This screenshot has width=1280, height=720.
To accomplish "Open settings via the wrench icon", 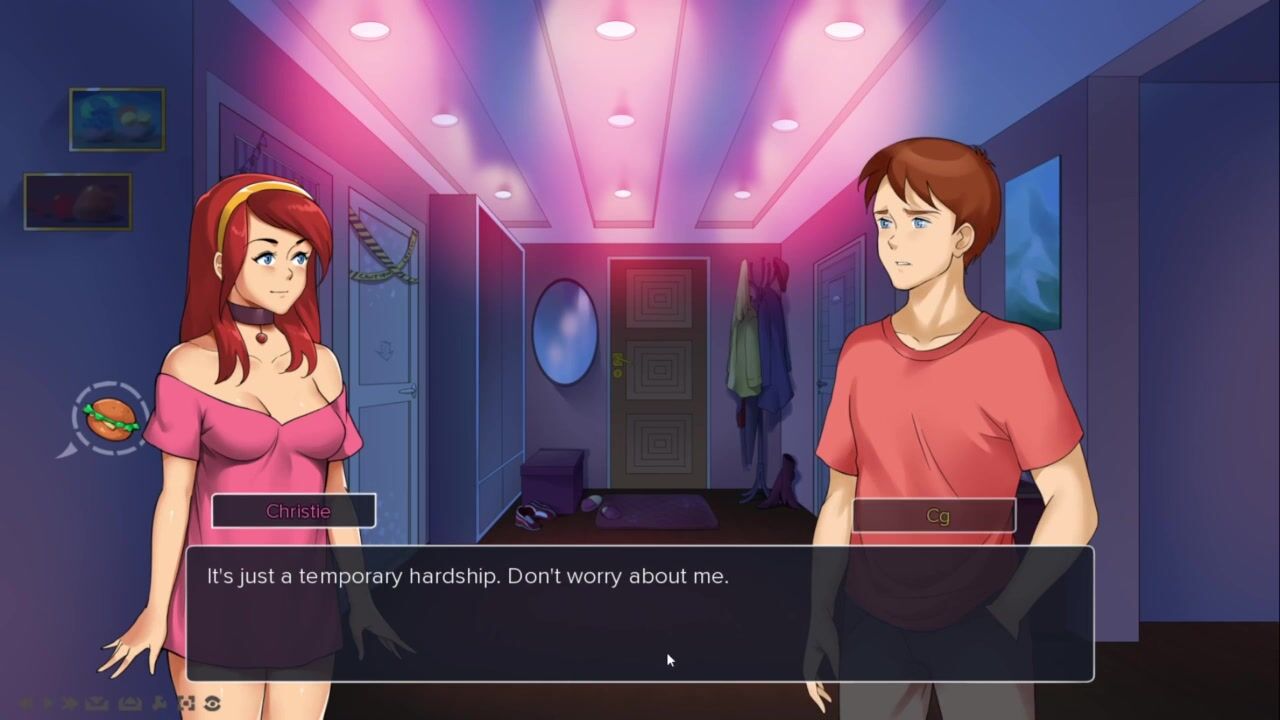I will (x=160, y=703).
